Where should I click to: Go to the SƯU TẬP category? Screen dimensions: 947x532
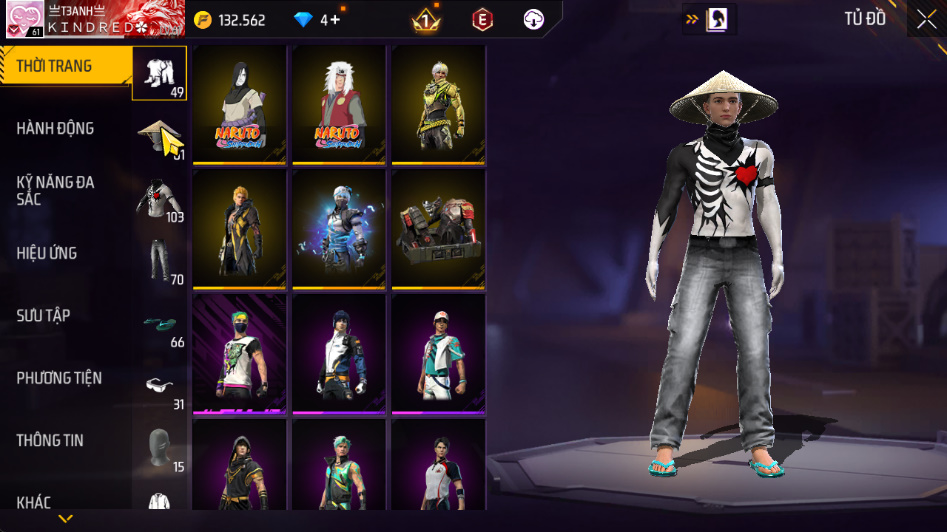(43, 315)
